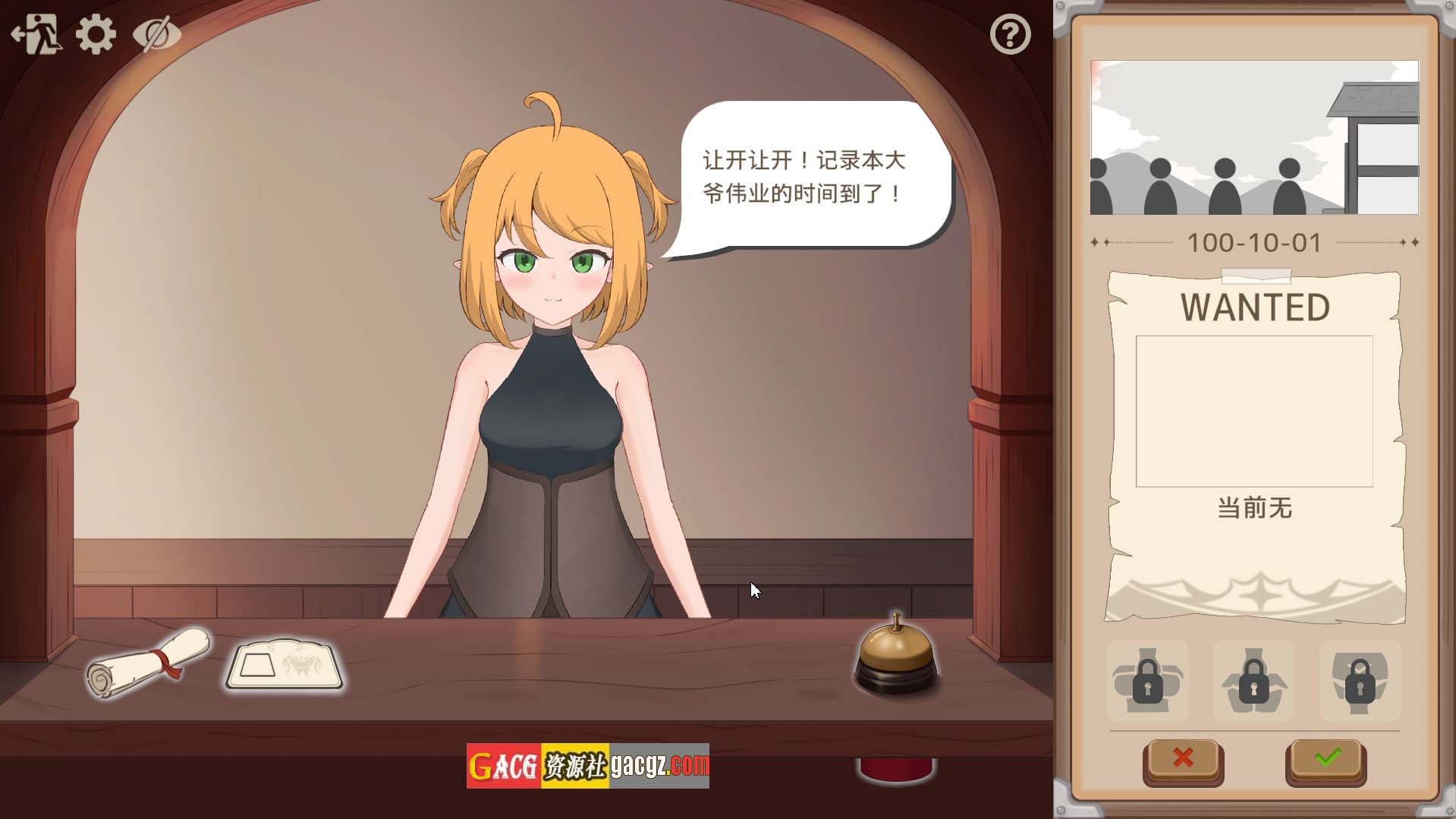Image resolution: width=1456 pixels, height=819 pixels.
Task: Reject with the red X button
Action: (1183, 758)
